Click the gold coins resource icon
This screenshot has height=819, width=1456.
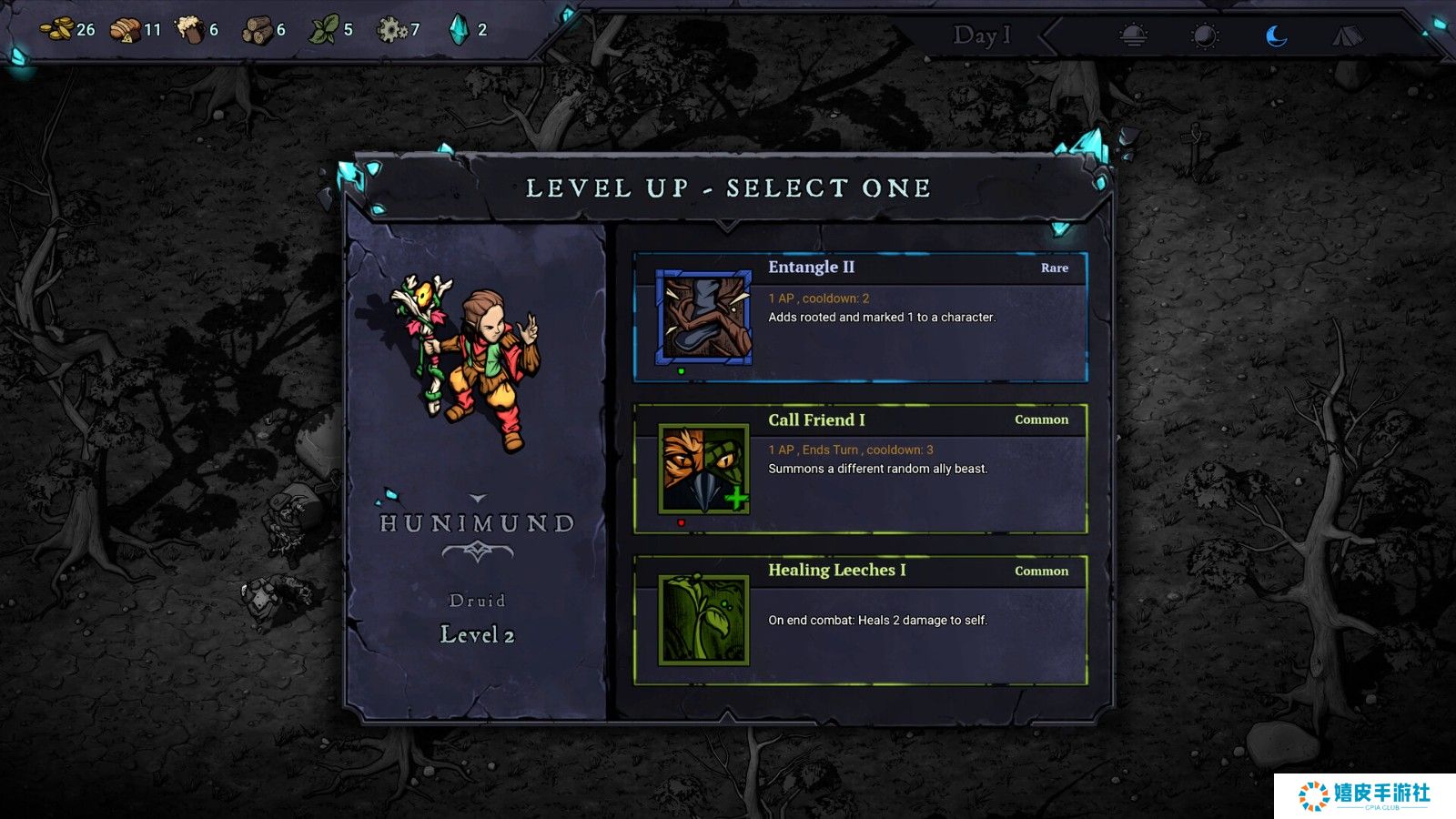pos(58,30)
